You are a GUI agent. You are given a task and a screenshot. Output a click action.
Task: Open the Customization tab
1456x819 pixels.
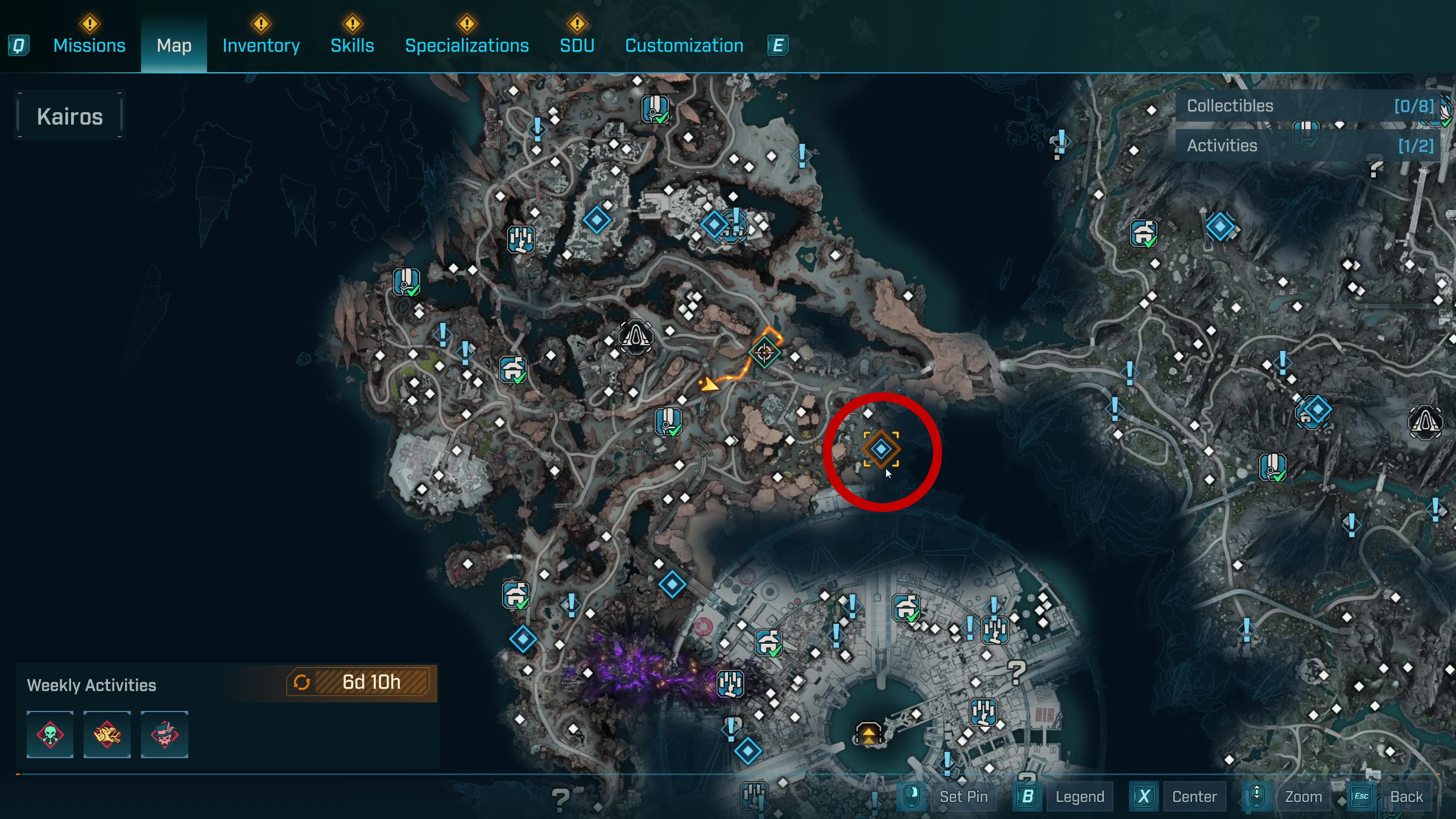pos(684,45)
